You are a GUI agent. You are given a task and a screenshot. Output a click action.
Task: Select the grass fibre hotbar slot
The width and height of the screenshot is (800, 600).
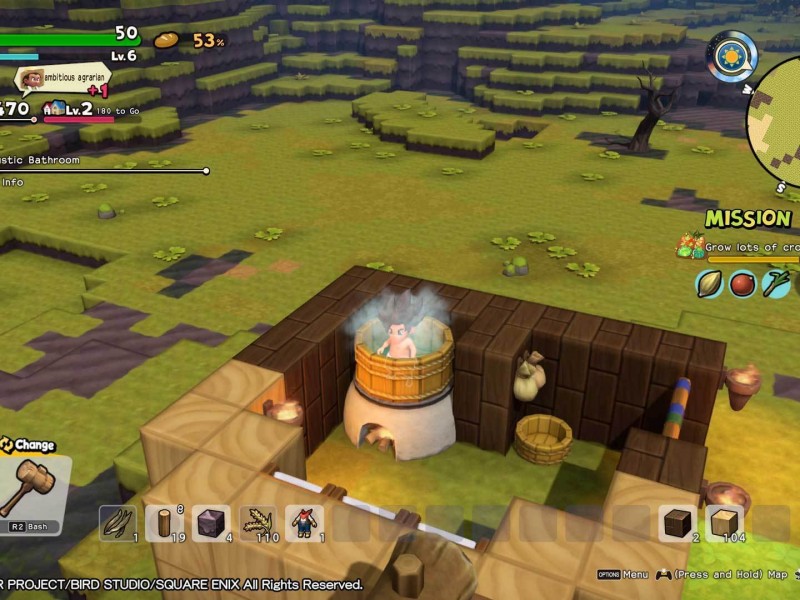[118, 523]
